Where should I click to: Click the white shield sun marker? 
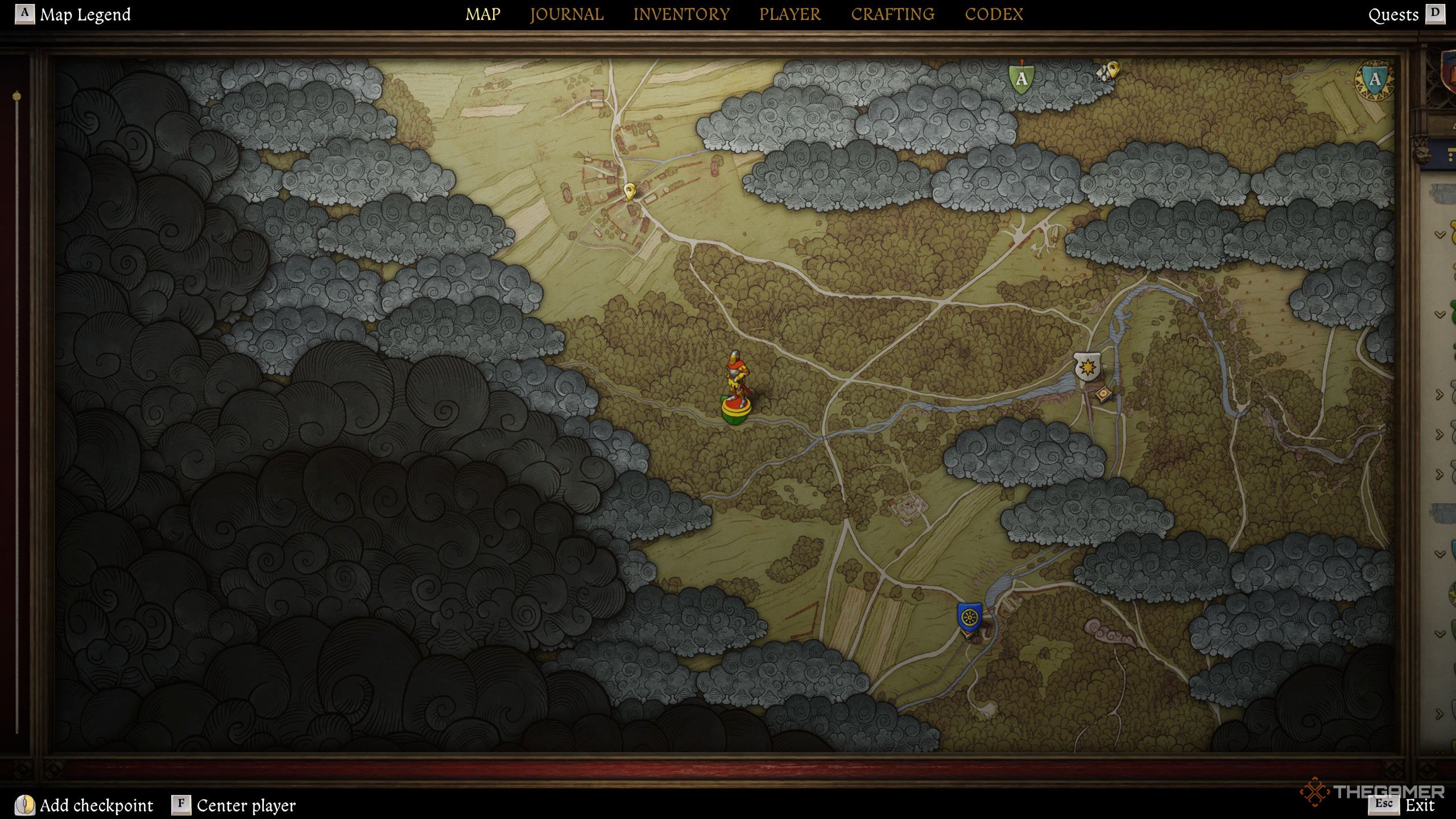[1087, 366]
